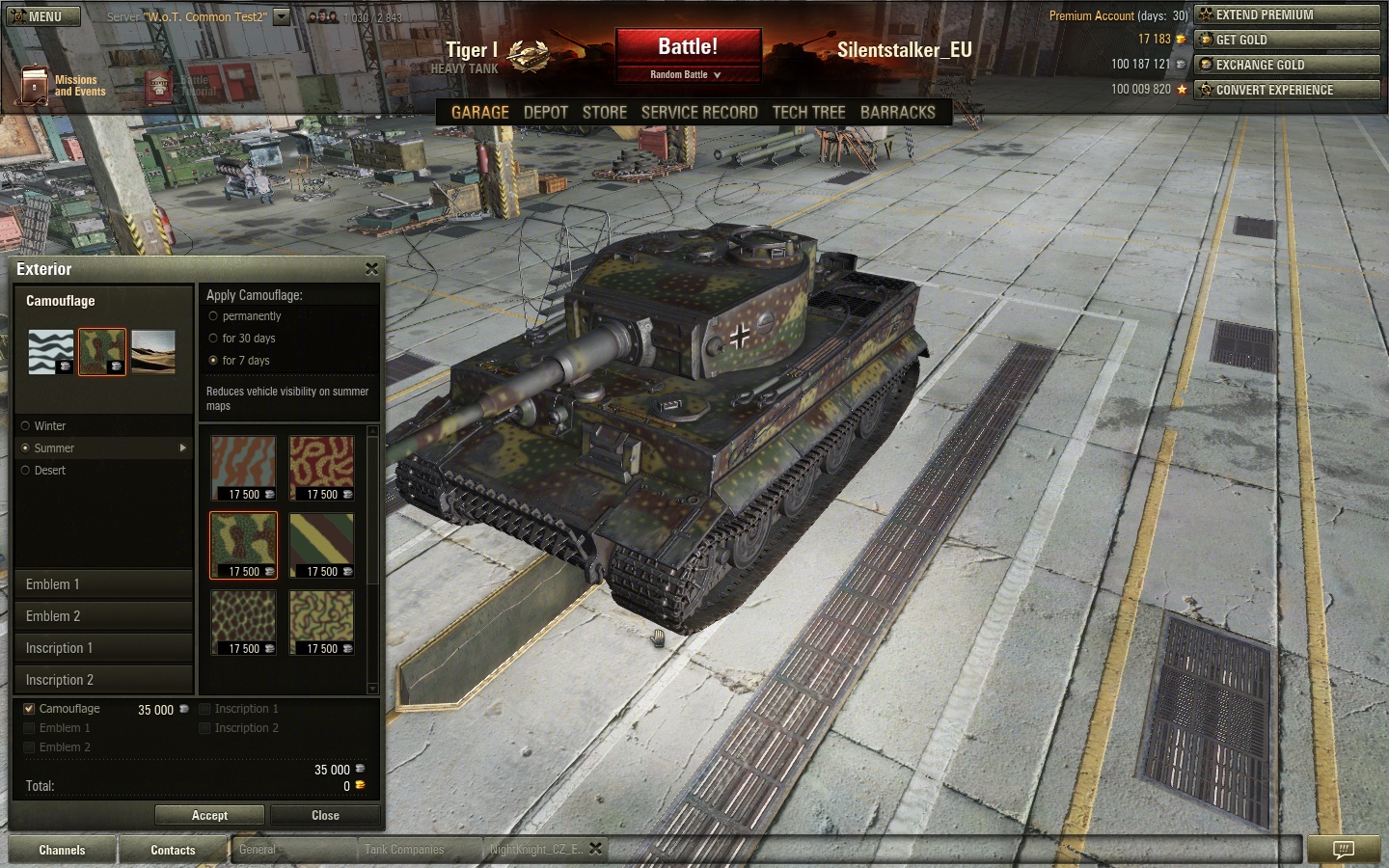This screenshot has width=1389, height=868.
Task: Click the Extend Premium button
Action: tap(1287, 14)
